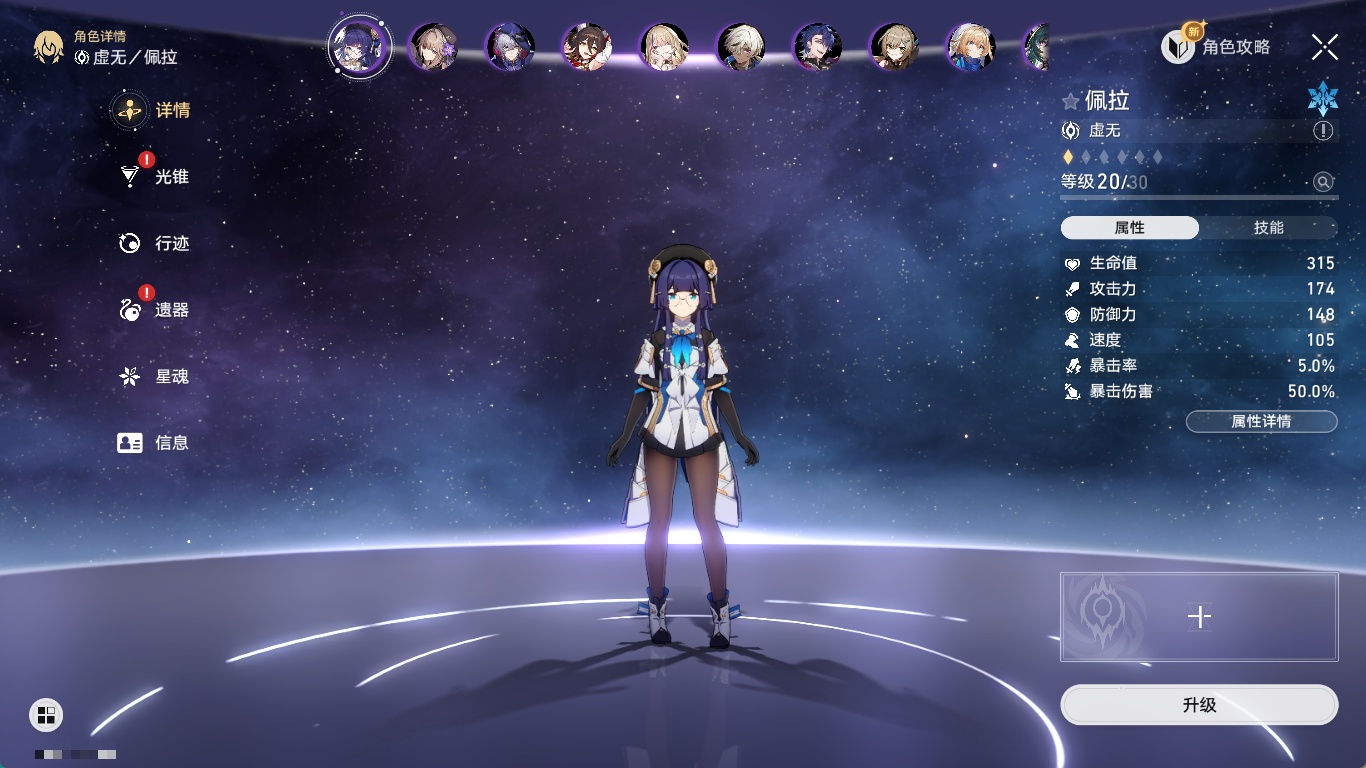Close the character details screen
The width and height of the screenshot is (1366, 768).
[x=1324, y=46]
